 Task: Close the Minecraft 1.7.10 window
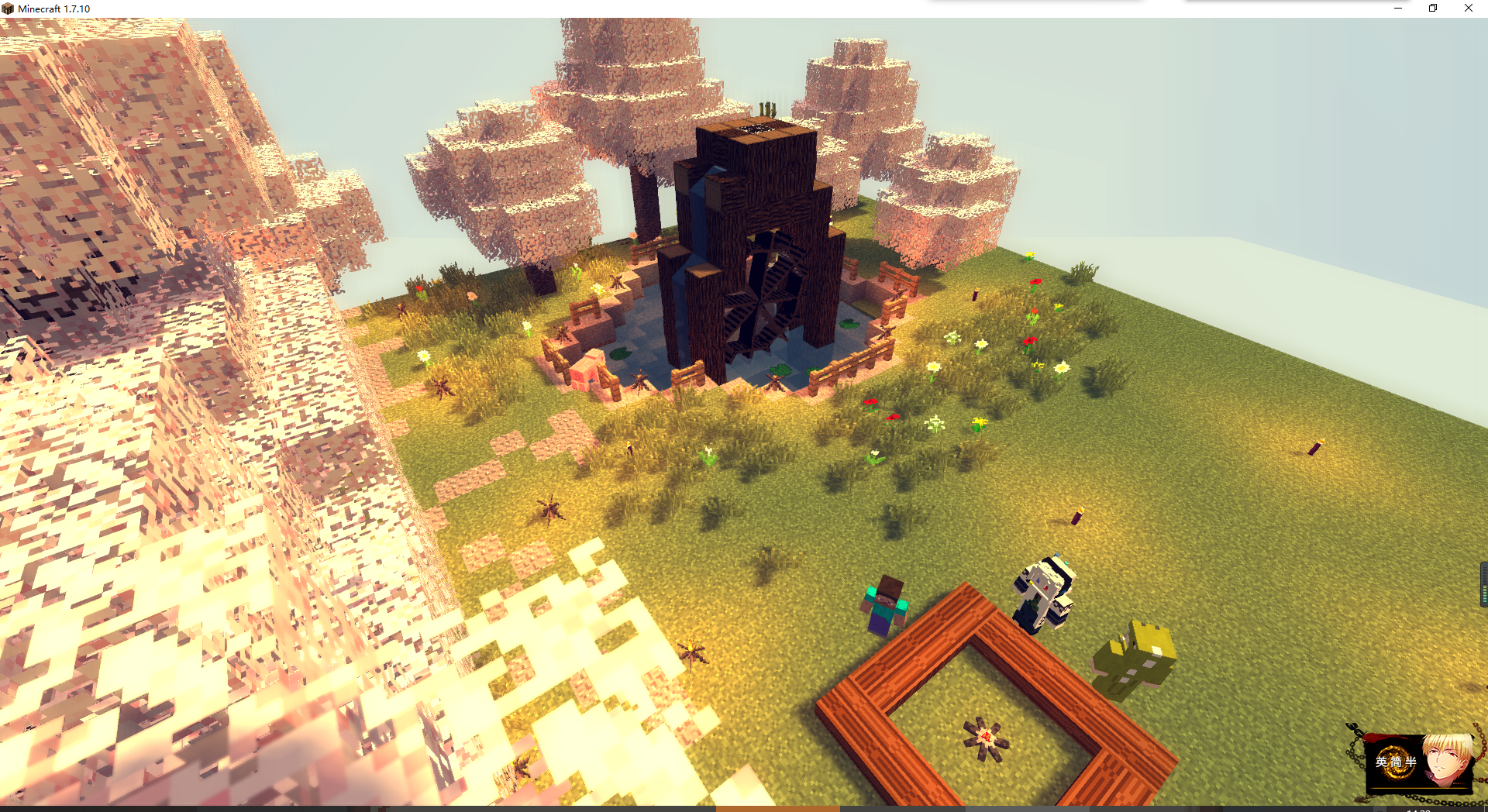(1468, 9)
